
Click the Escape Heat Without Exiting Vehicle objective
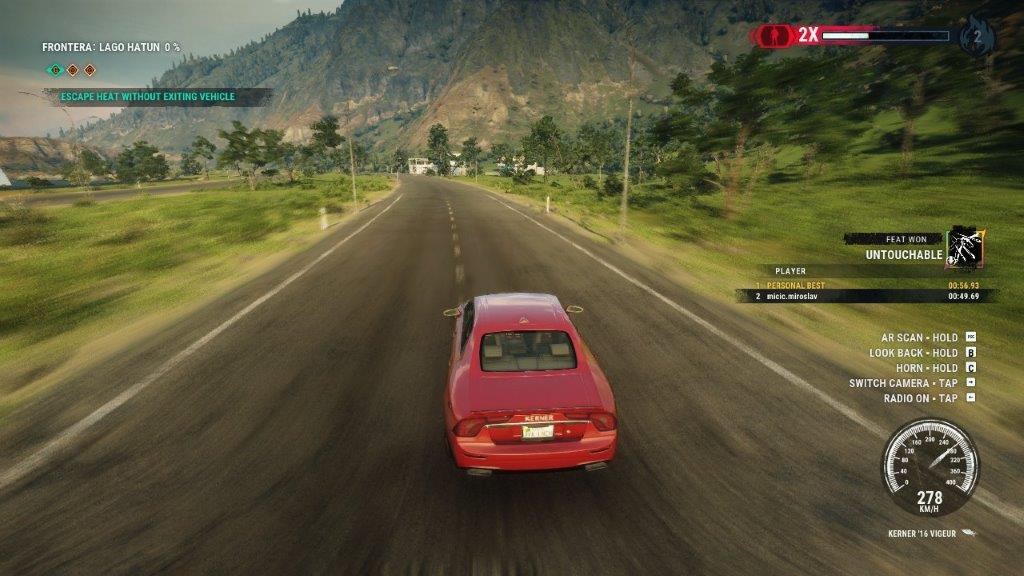click(x=147, y=97)
